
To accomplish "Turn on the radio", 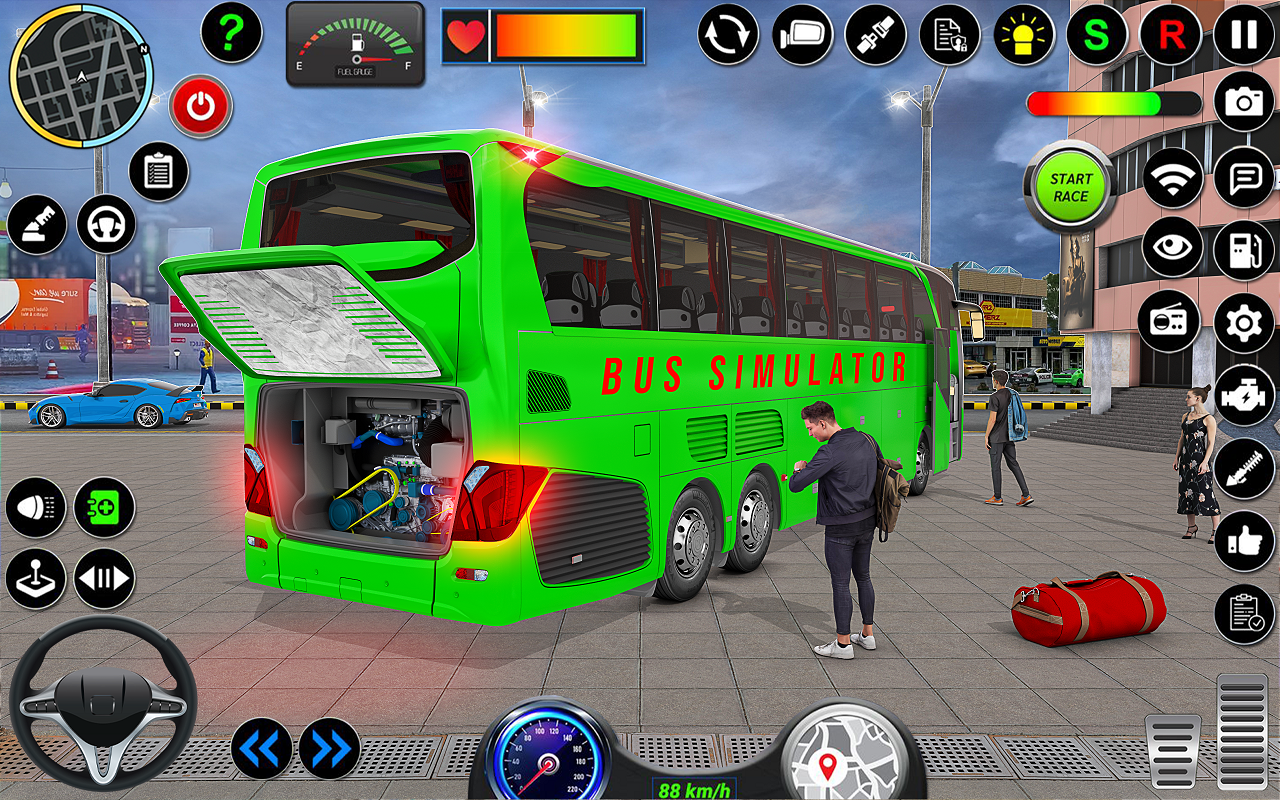I will pyautogui.click(x=1168, y=321).
